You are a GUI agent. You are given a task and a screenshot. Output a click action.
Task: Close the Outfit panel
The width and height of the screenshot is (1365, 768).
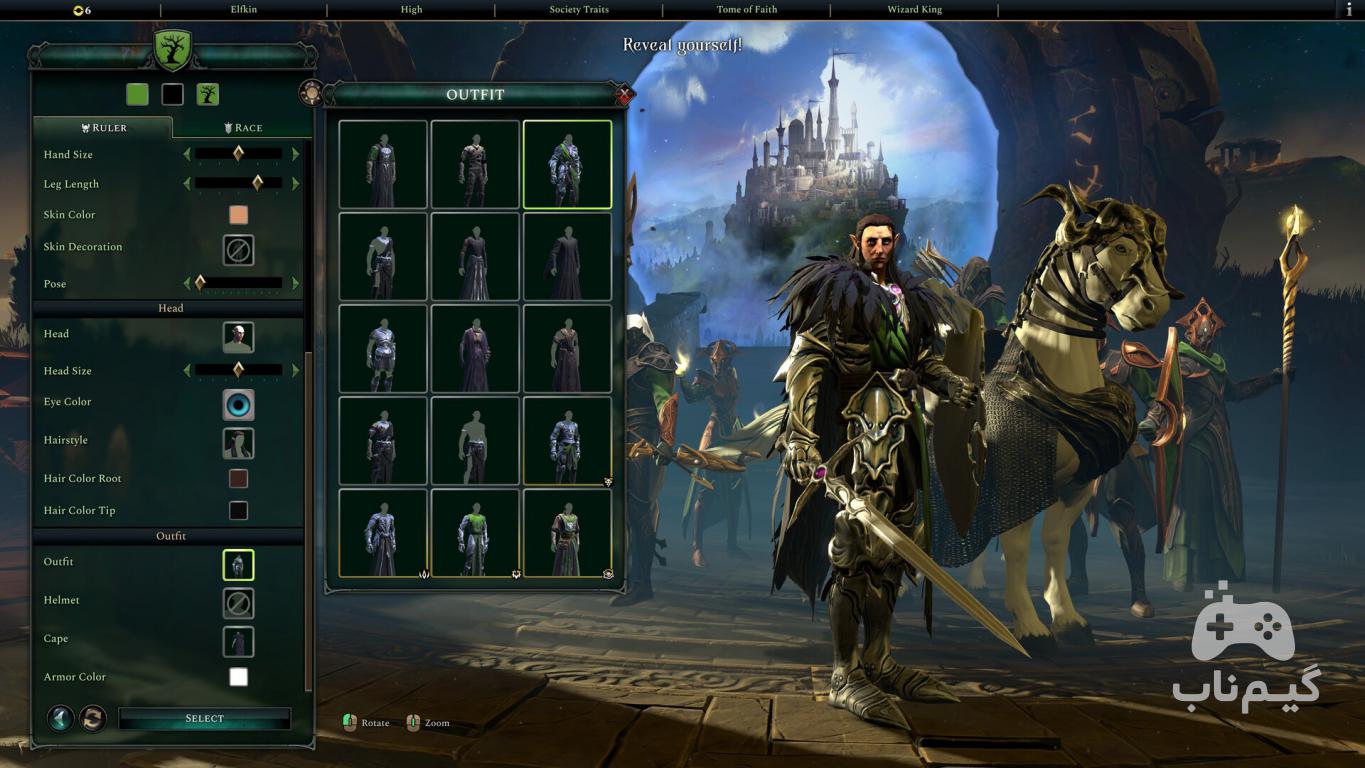tap(625, 96)
